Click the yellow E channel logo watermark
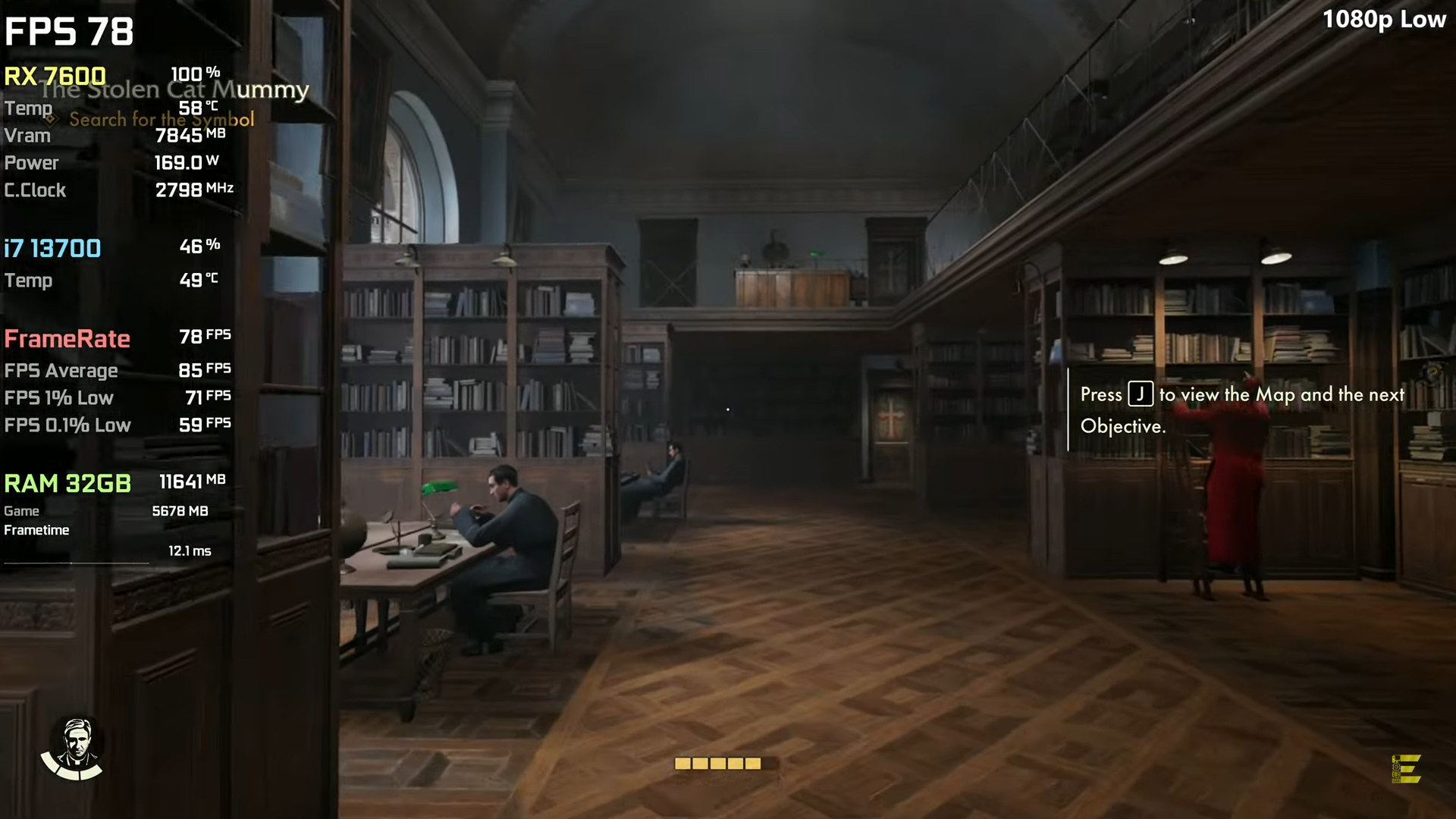This screenshot has height=819, width=1456. tap(1407, 769)
